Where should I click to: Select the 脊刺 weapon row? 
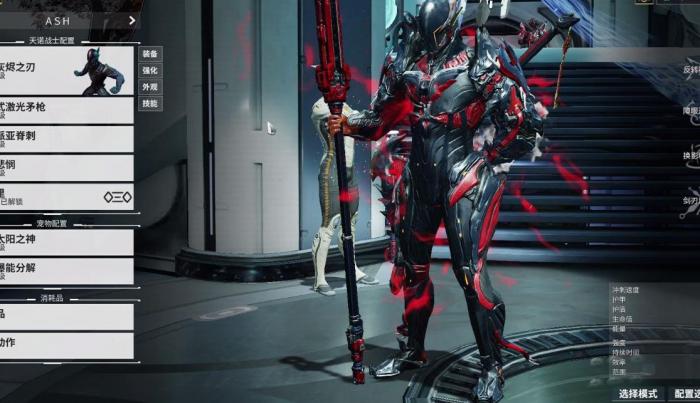66,139
